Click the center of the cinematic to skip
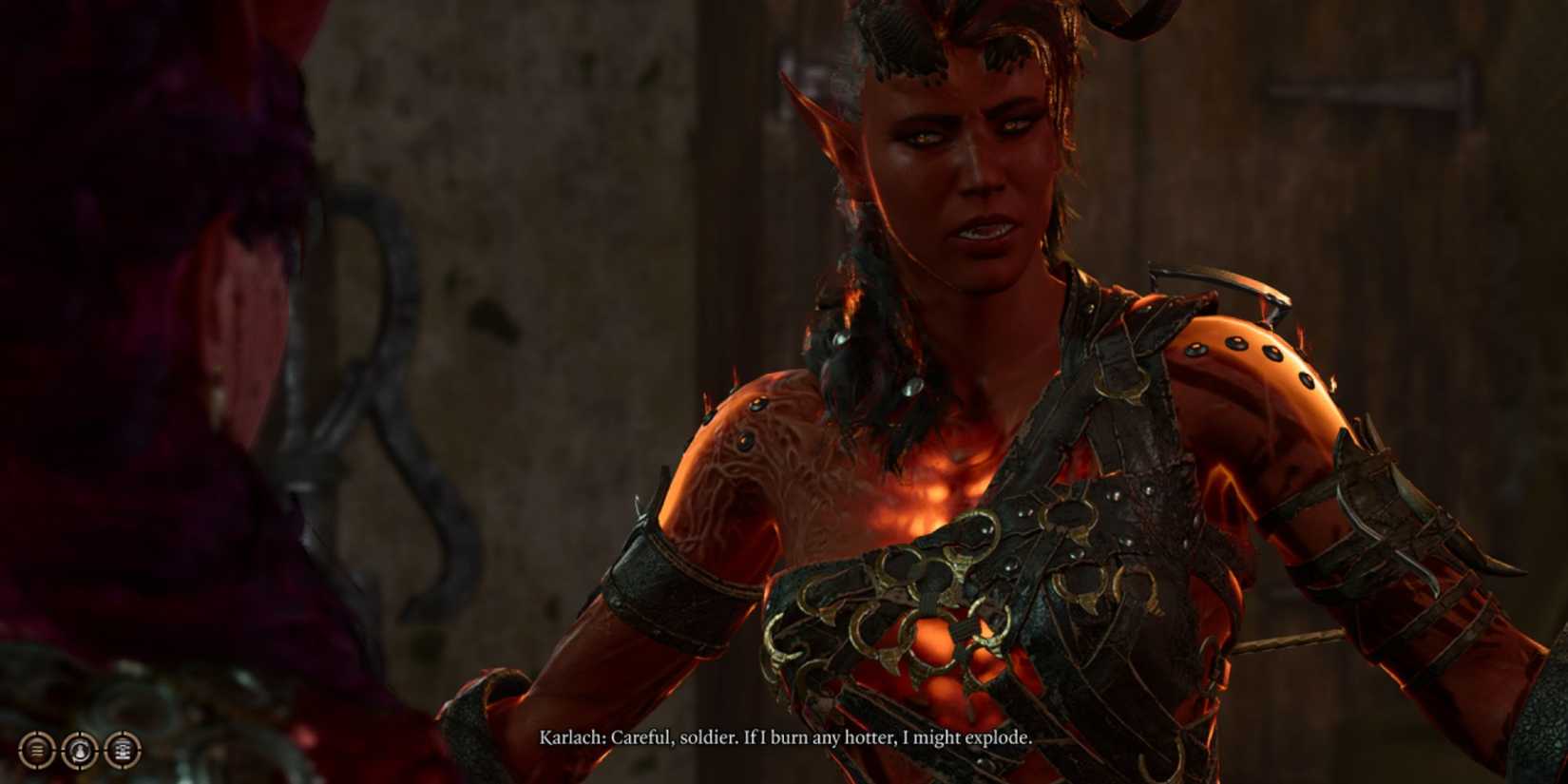Image resolution: width=1568 pixels, height=784 pixels. [784, 392]
